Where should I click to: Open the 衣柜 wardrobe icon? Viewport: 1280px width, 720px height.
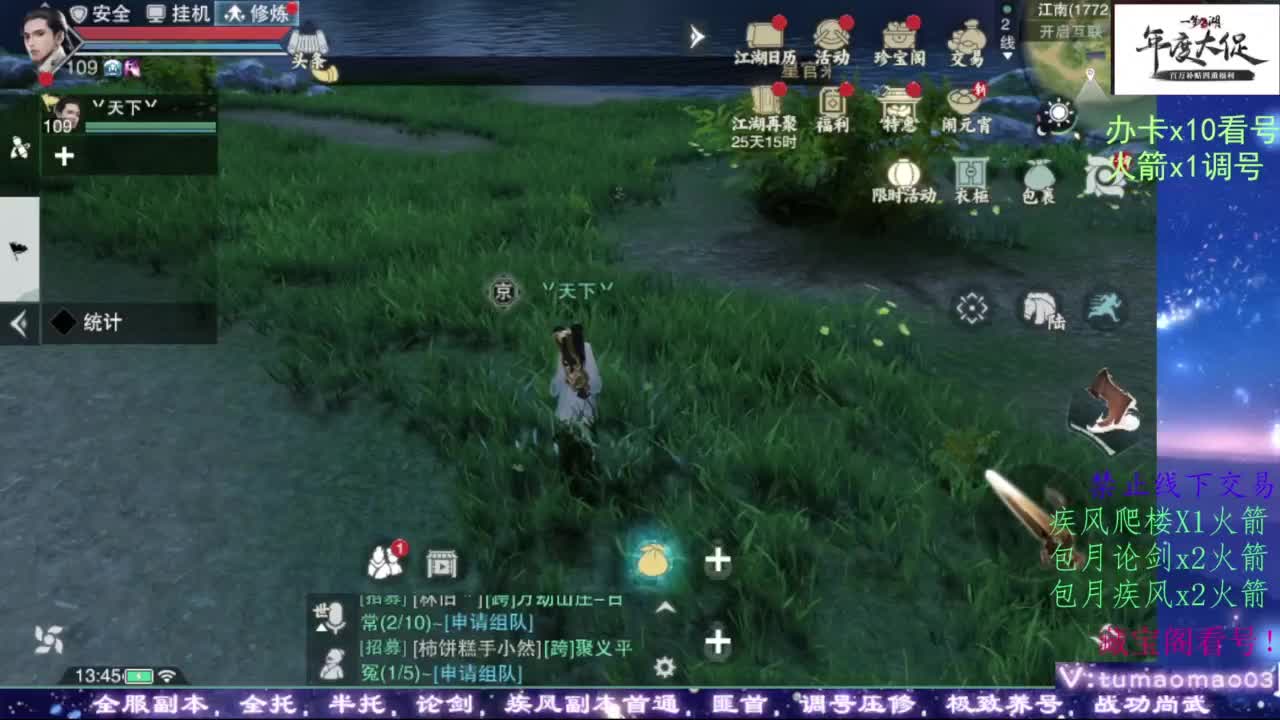[969, 174]
